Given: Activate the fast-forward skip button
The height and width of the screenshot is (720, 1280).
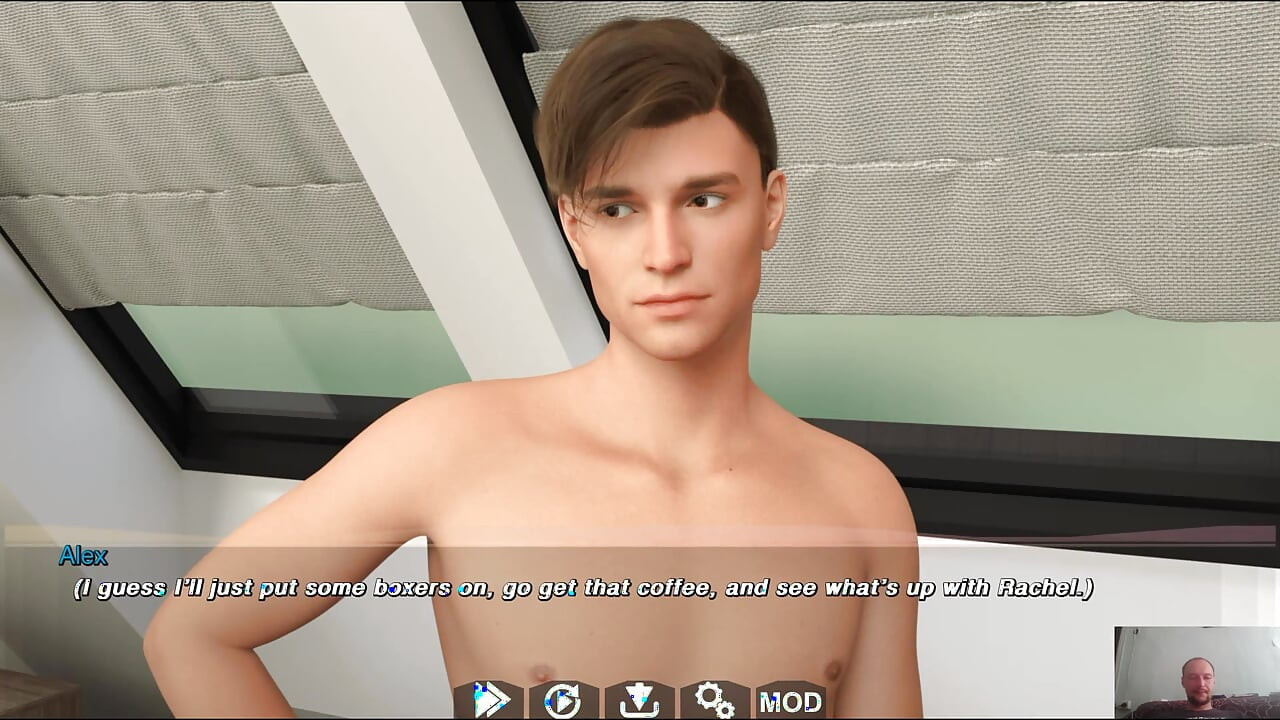Looking at the screenshot, I should [489, 700].
